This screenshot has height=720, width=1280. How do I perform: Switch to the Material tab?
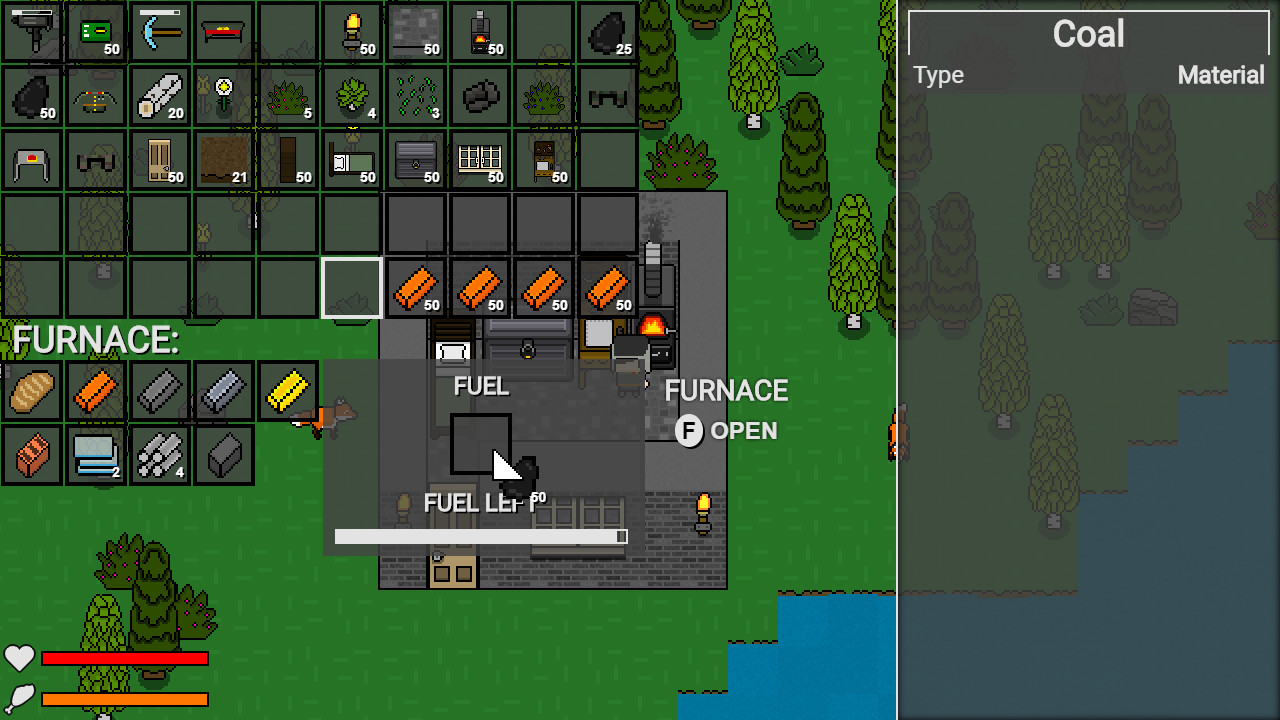point(1221,75)
